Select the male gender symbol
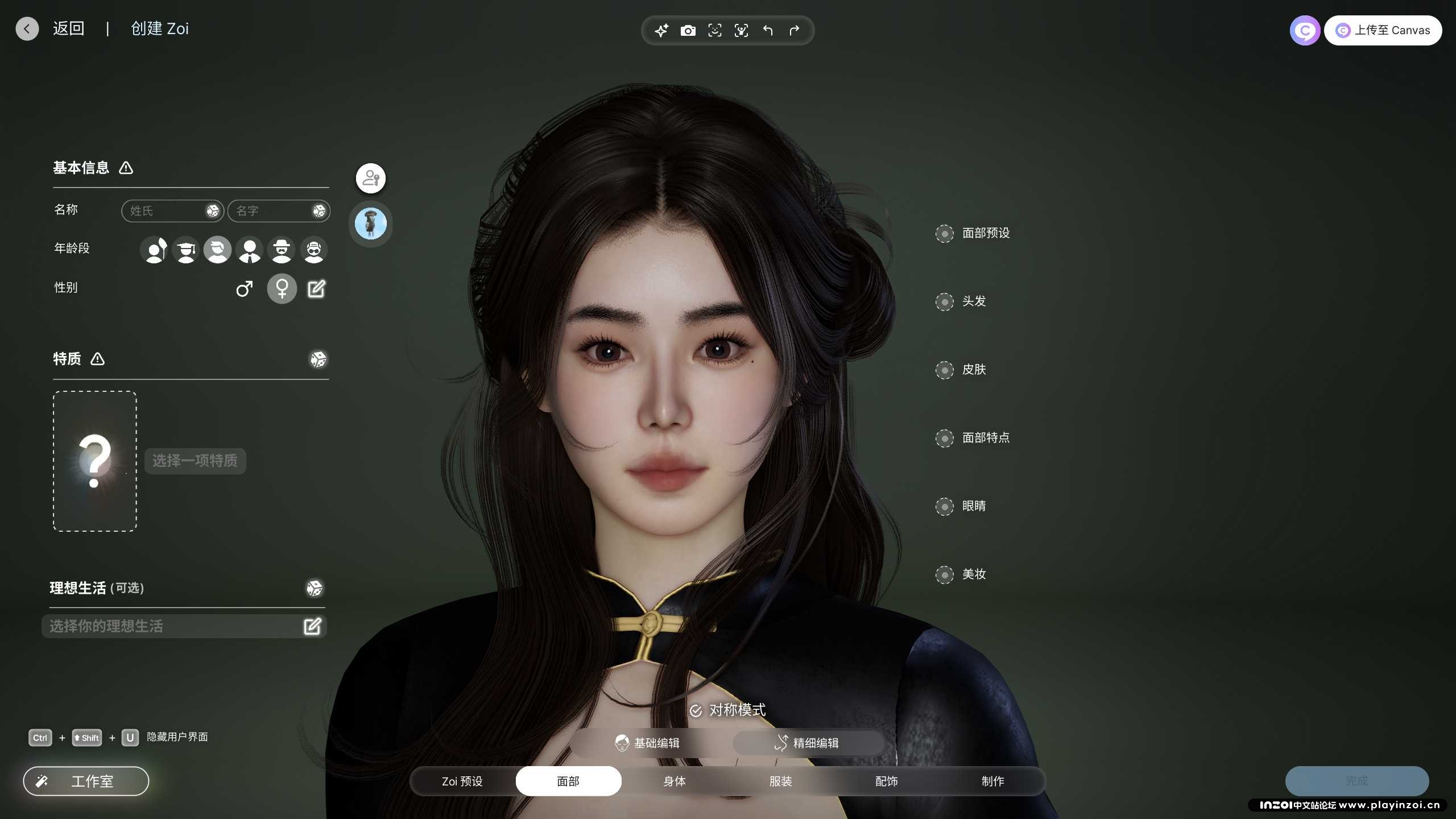This screenshot has width=1456, height=819. tap(245, 289)
